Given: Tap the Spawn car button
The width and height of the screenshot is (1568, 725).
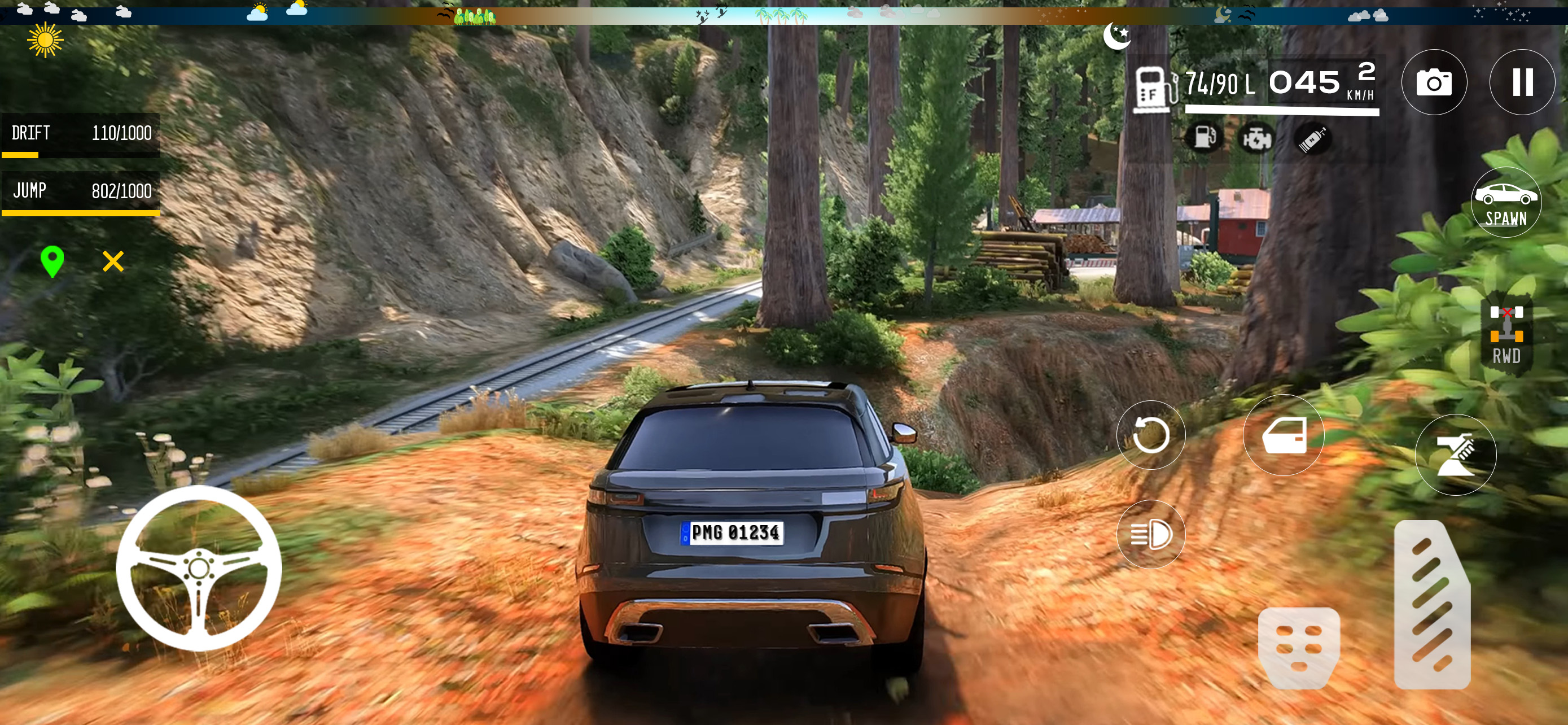Looking at the screenshot, I should (1506, 203).
